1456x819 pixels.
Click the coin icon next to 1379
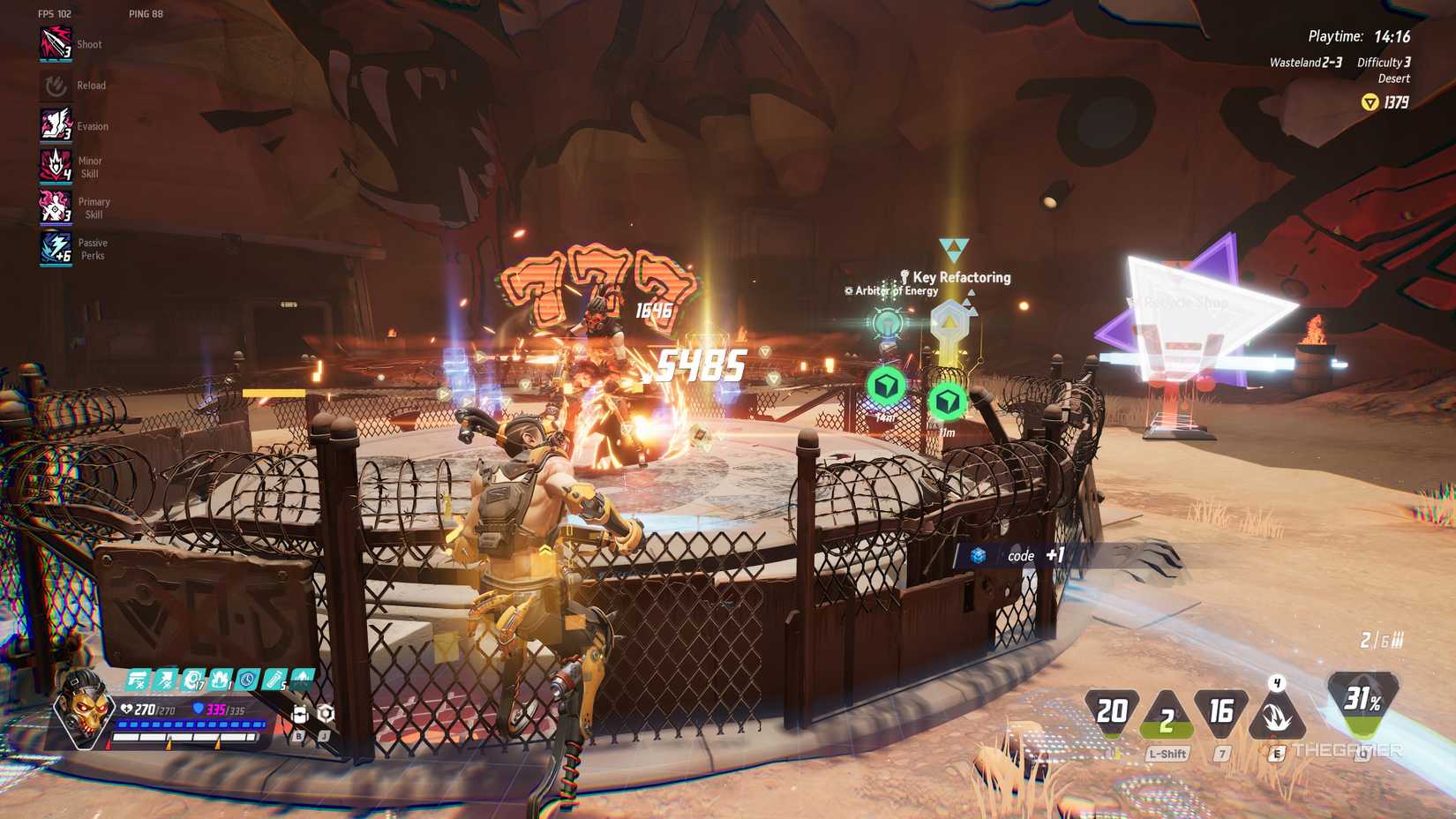[x=1370, y=101]
